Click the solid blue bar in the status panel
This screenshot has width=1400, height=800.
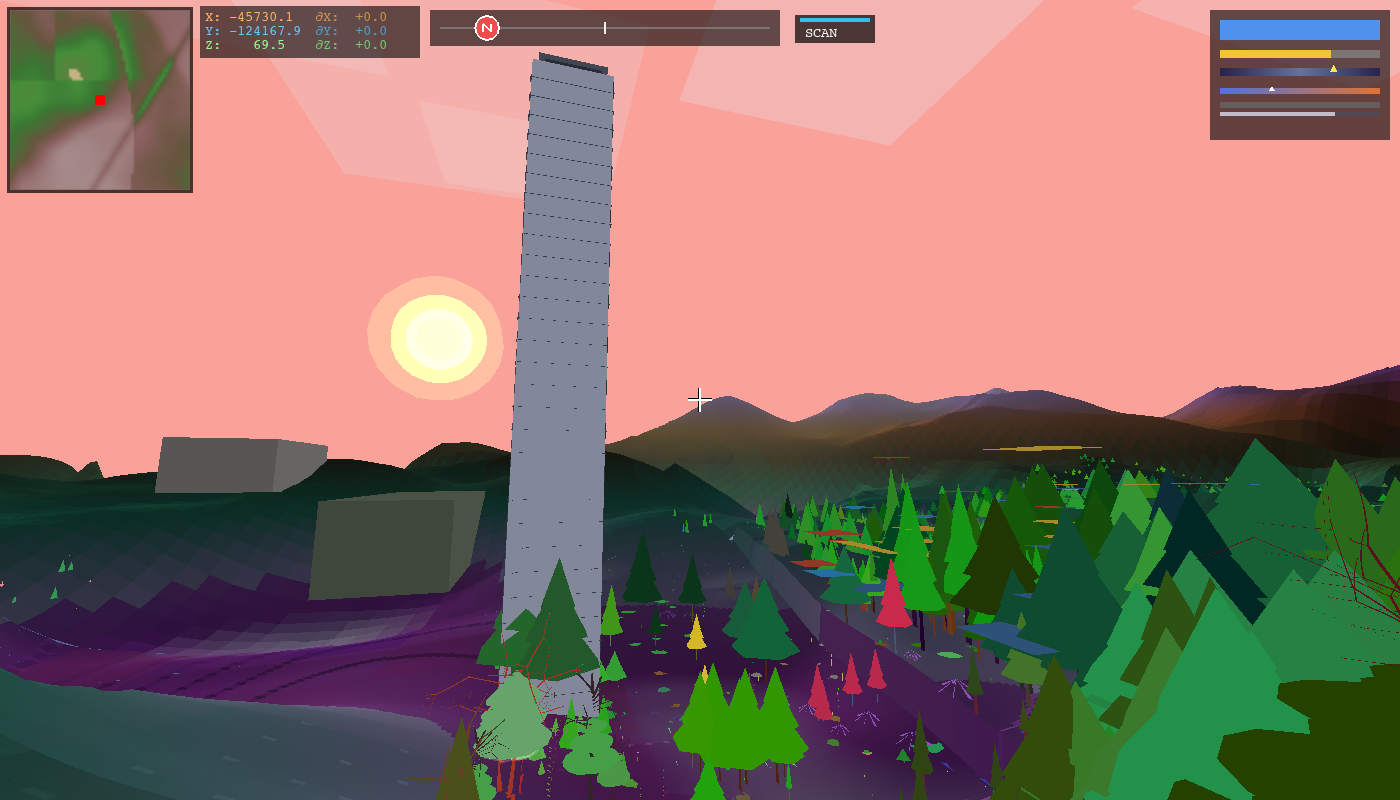(x=1300, y=30)
